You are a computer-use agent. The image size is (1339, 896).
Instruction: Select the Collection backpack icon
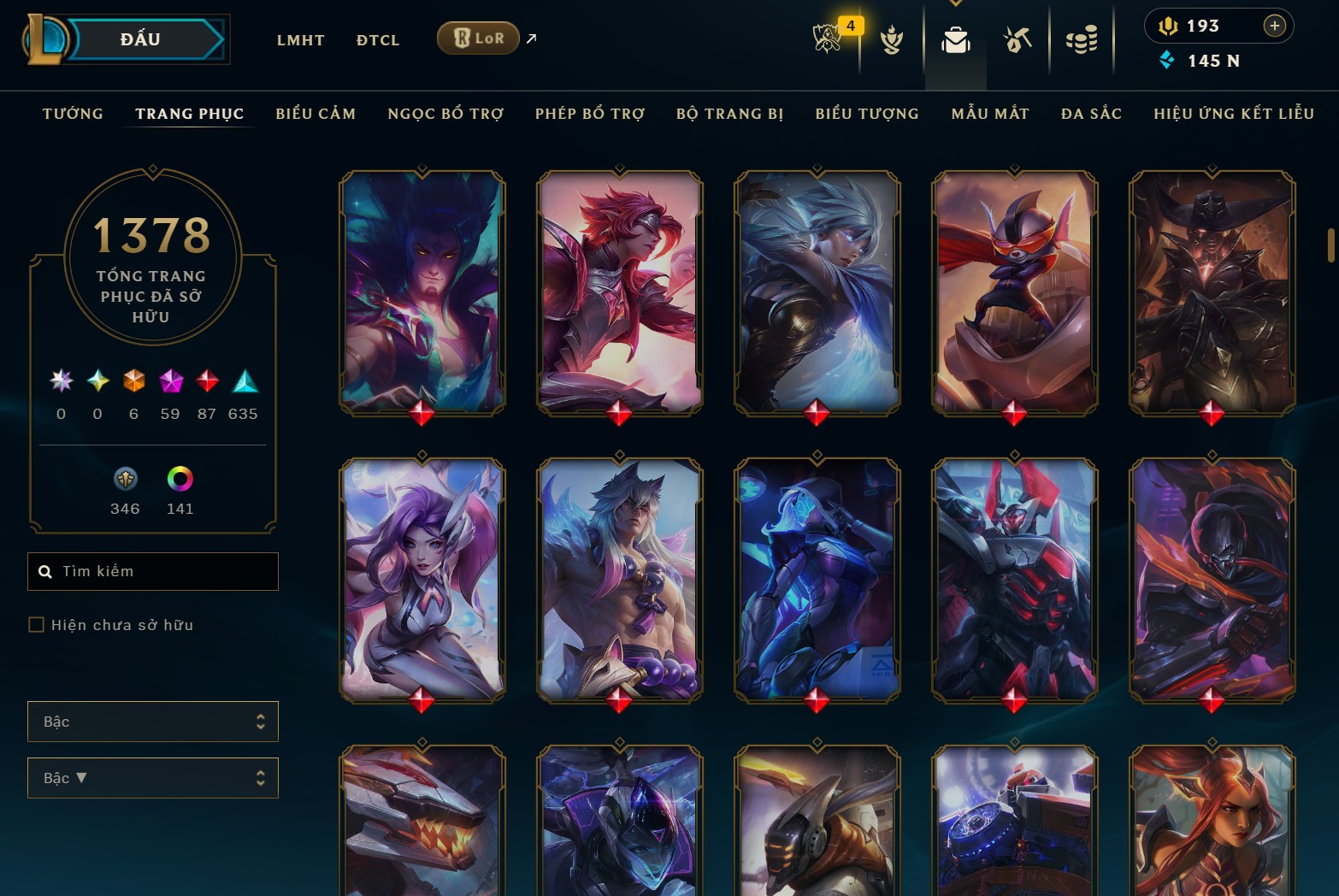click(x=955, y=38)
